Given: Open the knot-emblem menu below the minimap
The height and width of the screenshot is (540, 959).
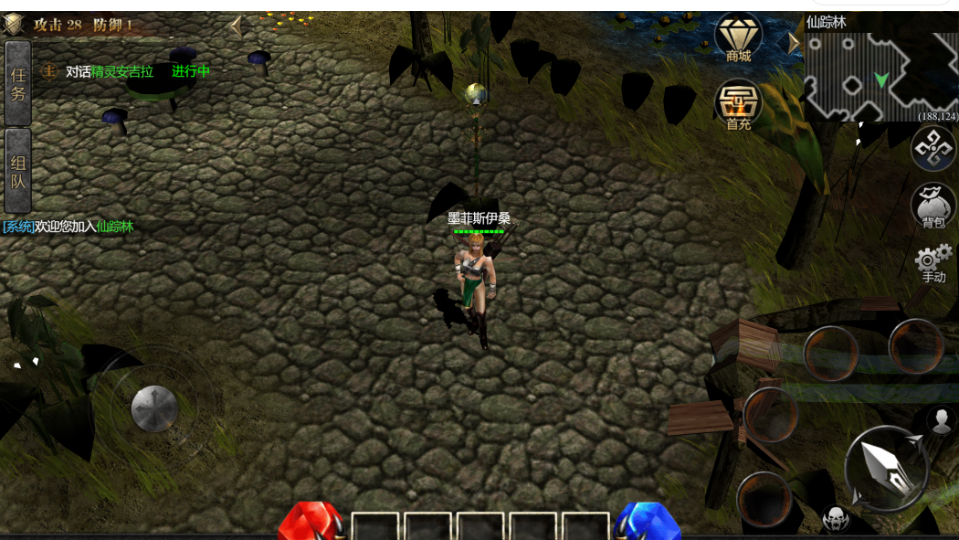Looking at the screenshot, I should coord(933,149).
